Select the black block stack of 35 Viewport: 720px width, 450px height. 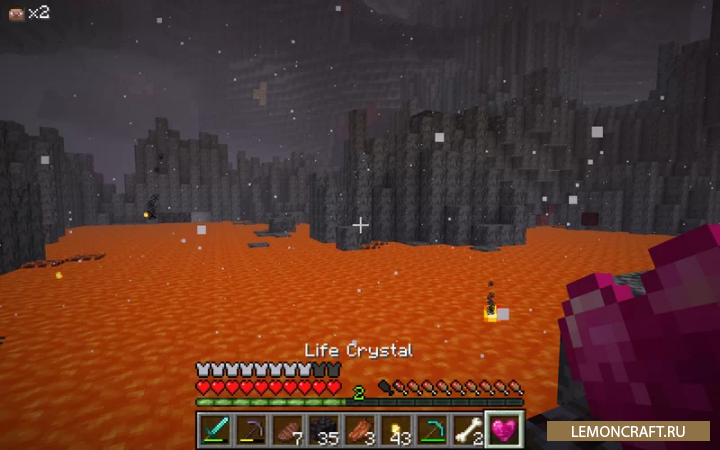[324, 429]
